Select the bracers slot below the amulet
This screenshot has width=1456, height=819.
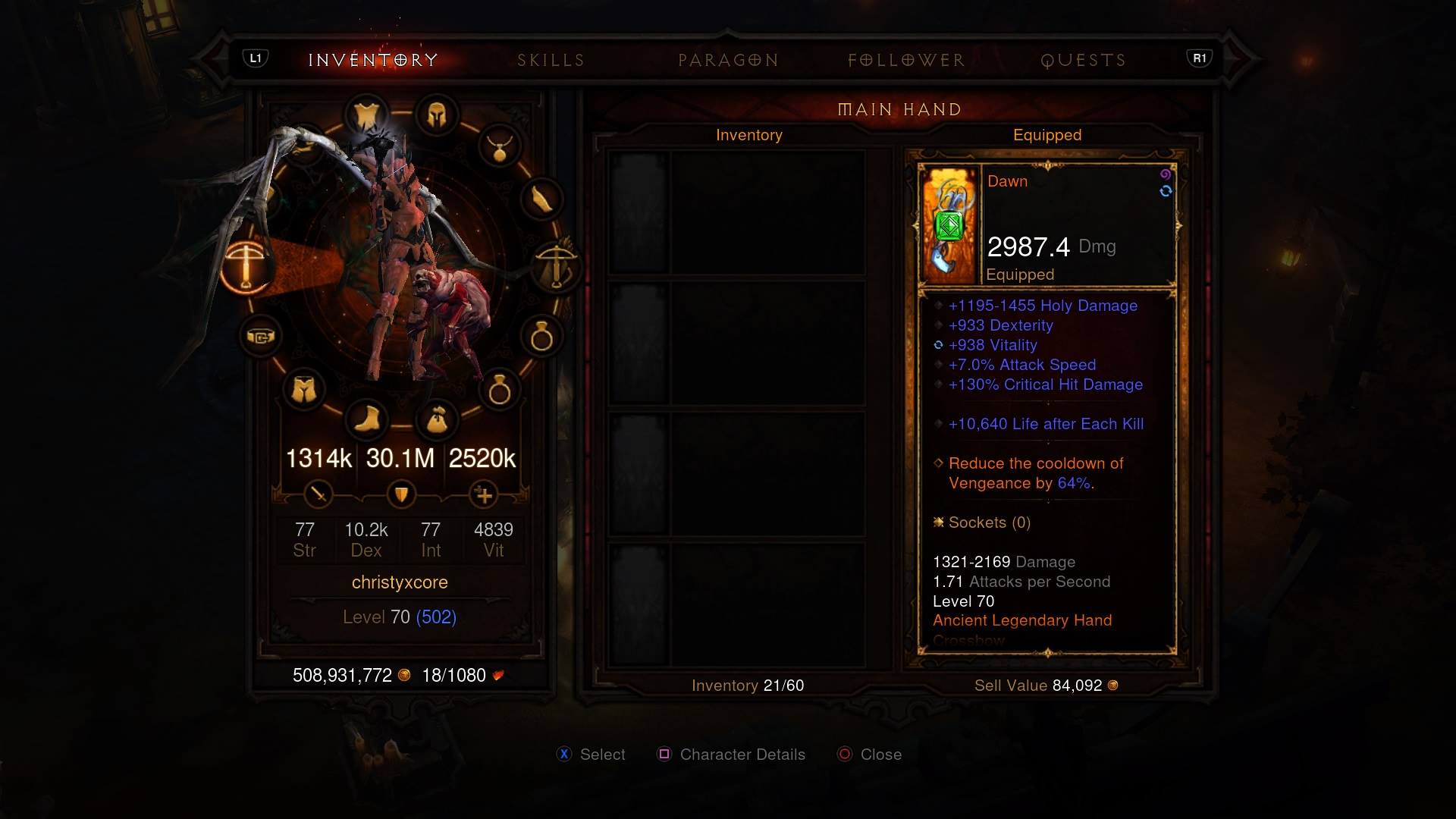tap(541, 199)
